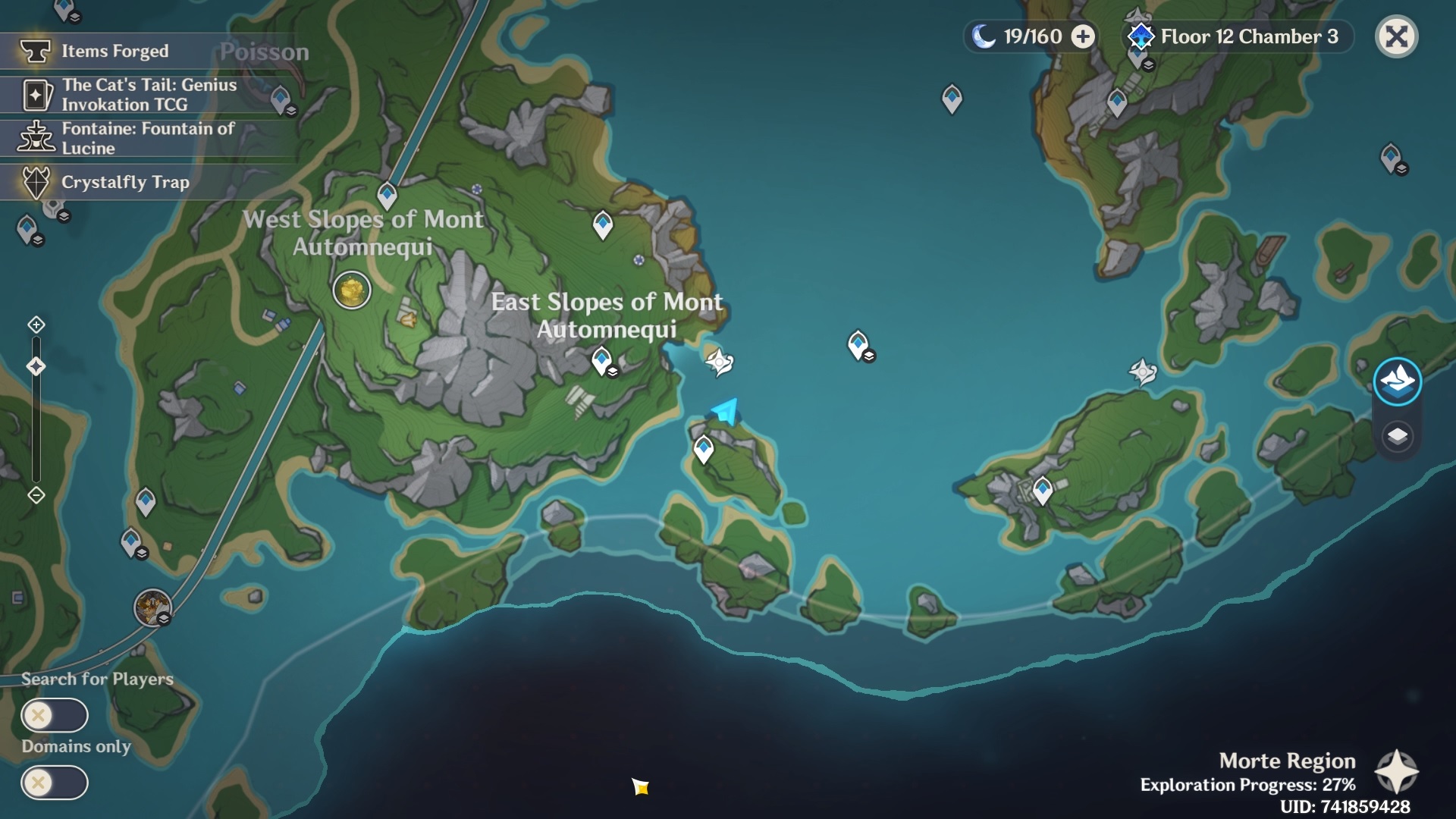Image resolution: width=1456 pixels, height=819 pixels.
Task: Click the plus button to buy Original Resin
Action: pos(1084,35)
